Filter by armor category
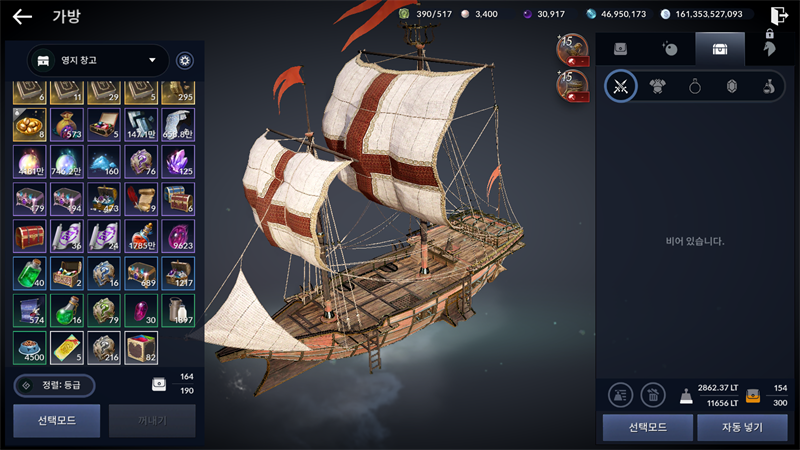This screenshot has height=450, width=800. (658, 86)
